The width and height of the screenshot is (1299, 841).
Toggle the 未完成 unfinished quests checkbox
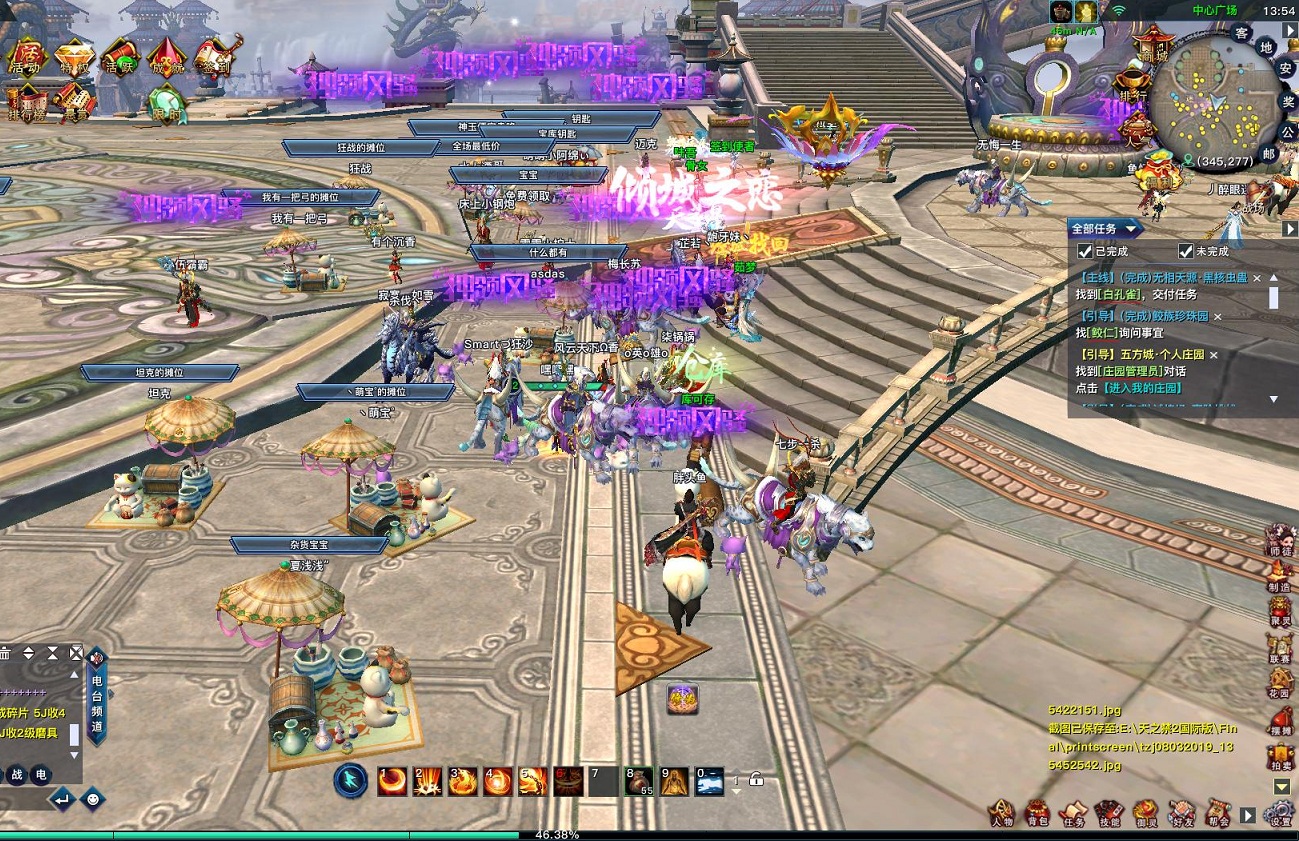coord(1186,252)
